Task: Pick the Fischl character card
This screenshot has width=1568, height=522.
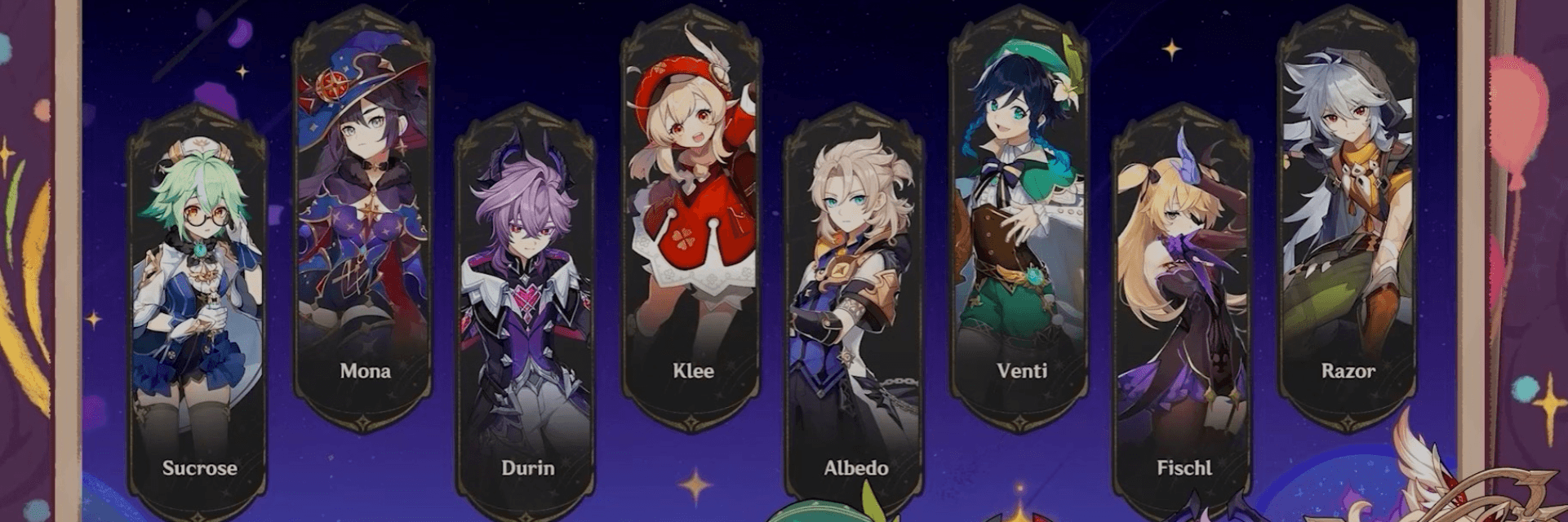Action: point(1183,310)
